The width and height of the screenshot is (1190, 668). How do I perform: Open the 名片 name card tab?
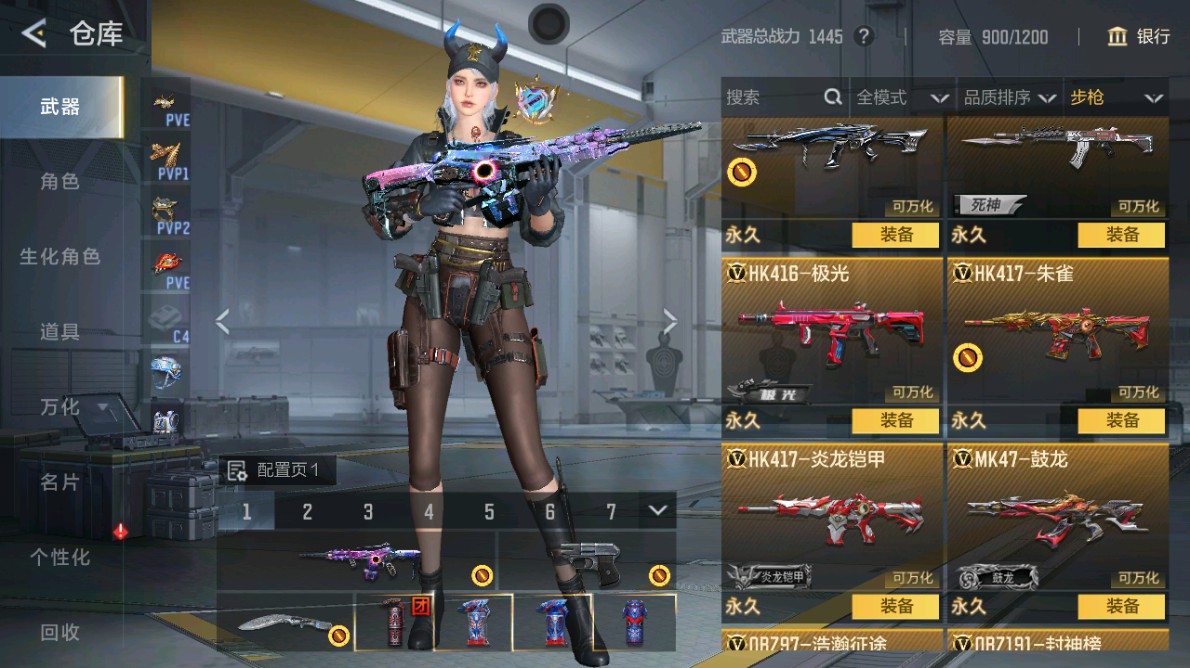pyautogui.click(x=60, y=482)
